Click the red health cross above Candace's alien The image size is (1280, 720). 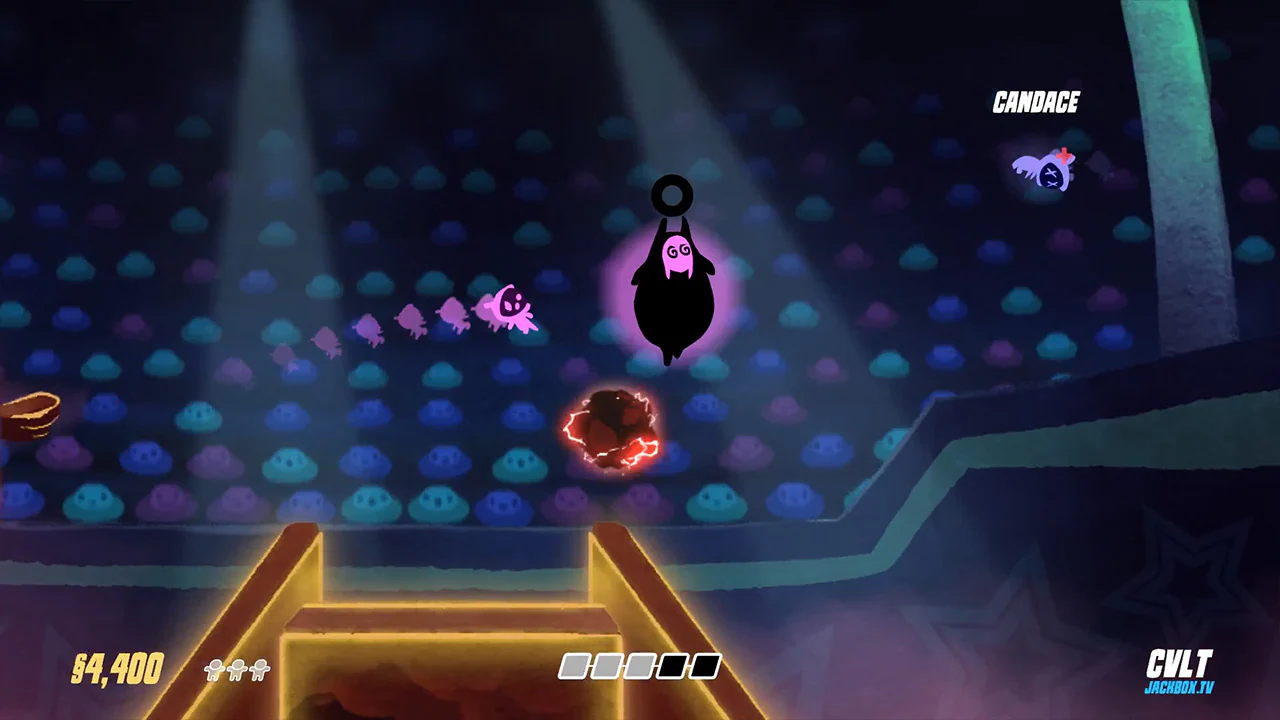pyautogui.click(x=1063, y=157)
